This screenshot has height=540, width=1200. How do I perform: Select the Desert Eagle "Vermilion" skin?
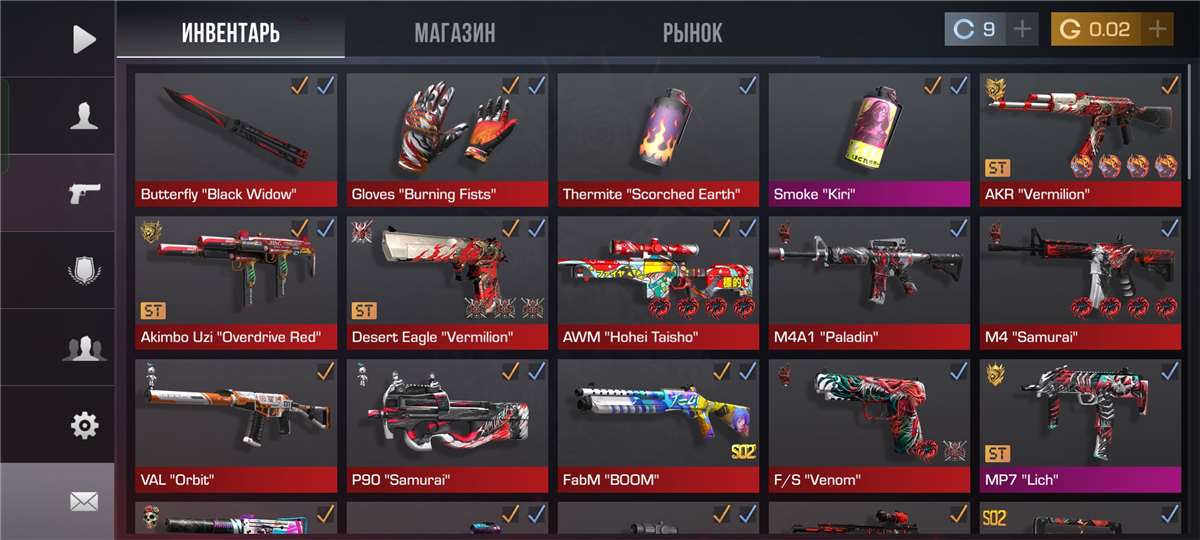tap(447, 281)
